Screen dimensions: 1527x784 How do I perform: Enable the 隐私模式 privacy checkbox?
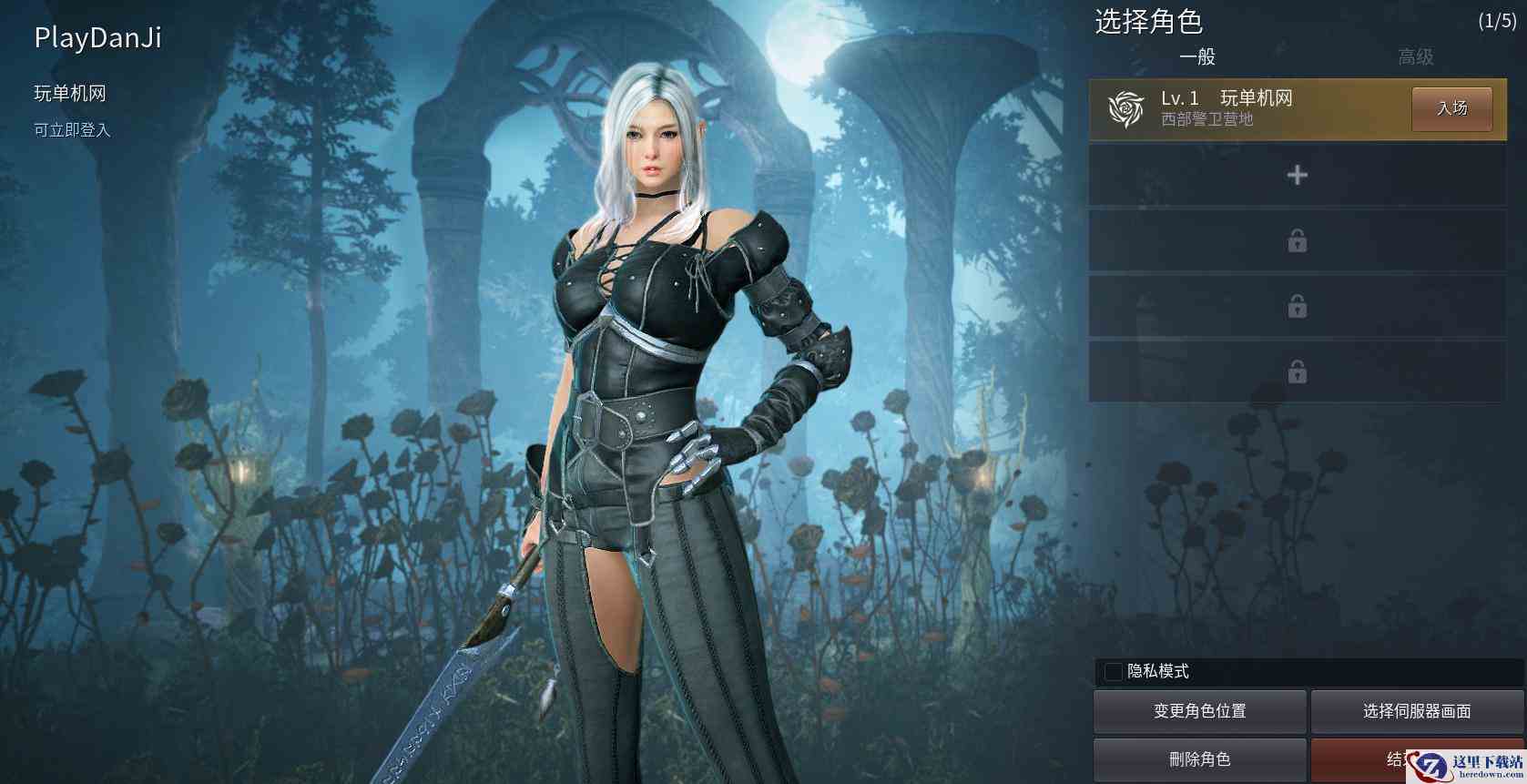1112,672
